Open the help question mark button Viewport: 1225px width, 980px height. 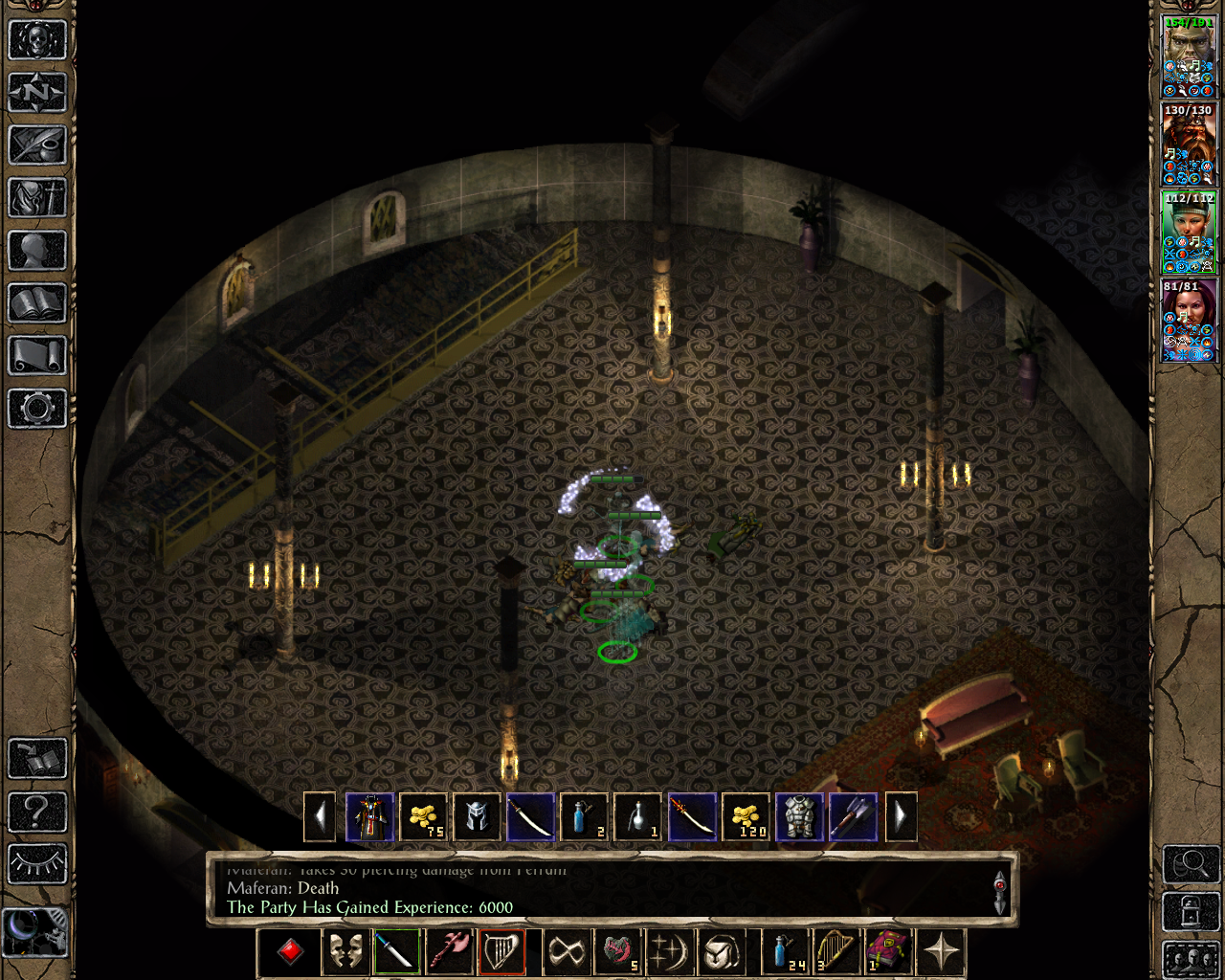click(37, 812)
